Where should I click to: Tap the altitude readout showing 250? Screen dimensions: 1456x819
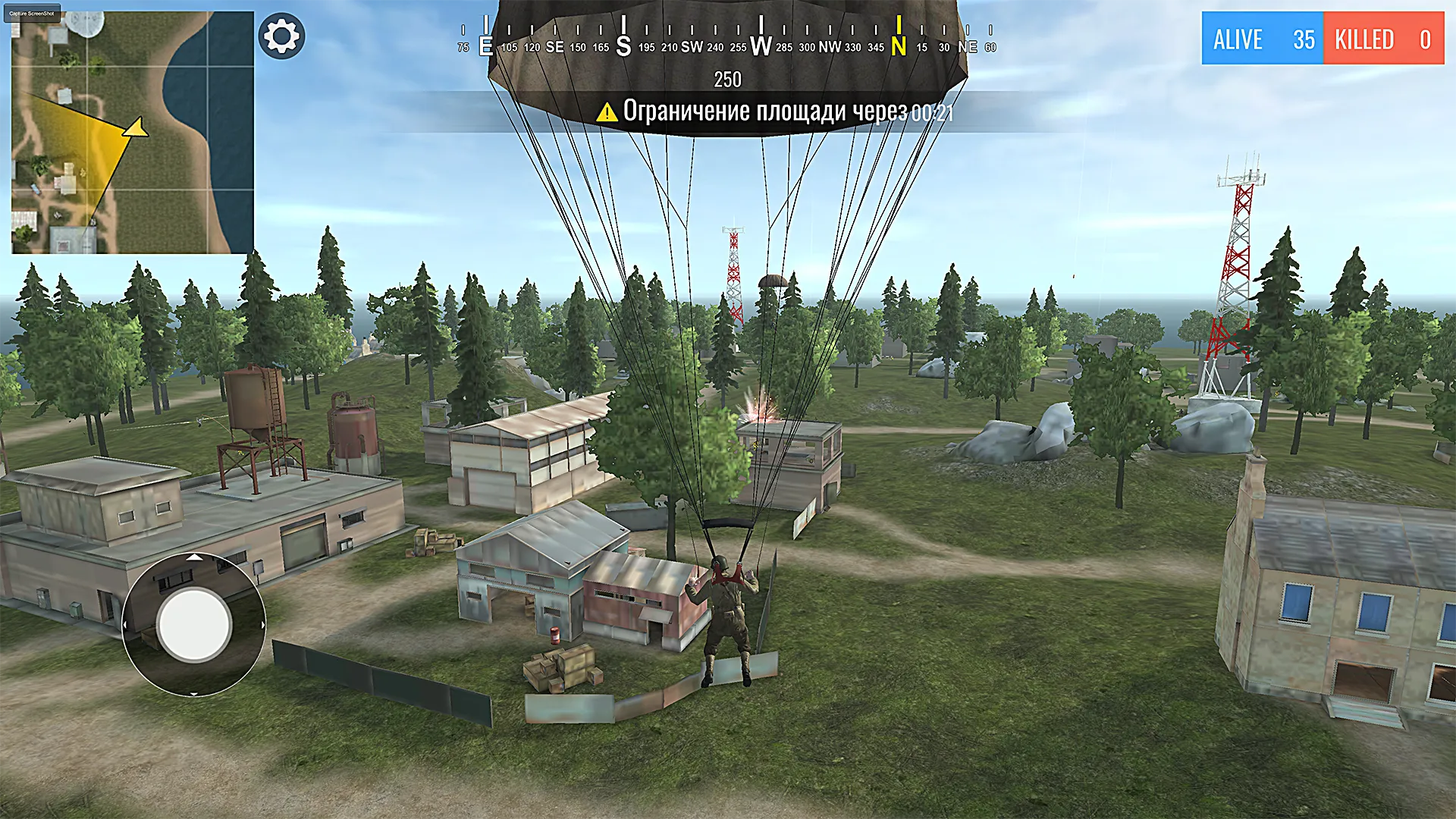point(726,80)
